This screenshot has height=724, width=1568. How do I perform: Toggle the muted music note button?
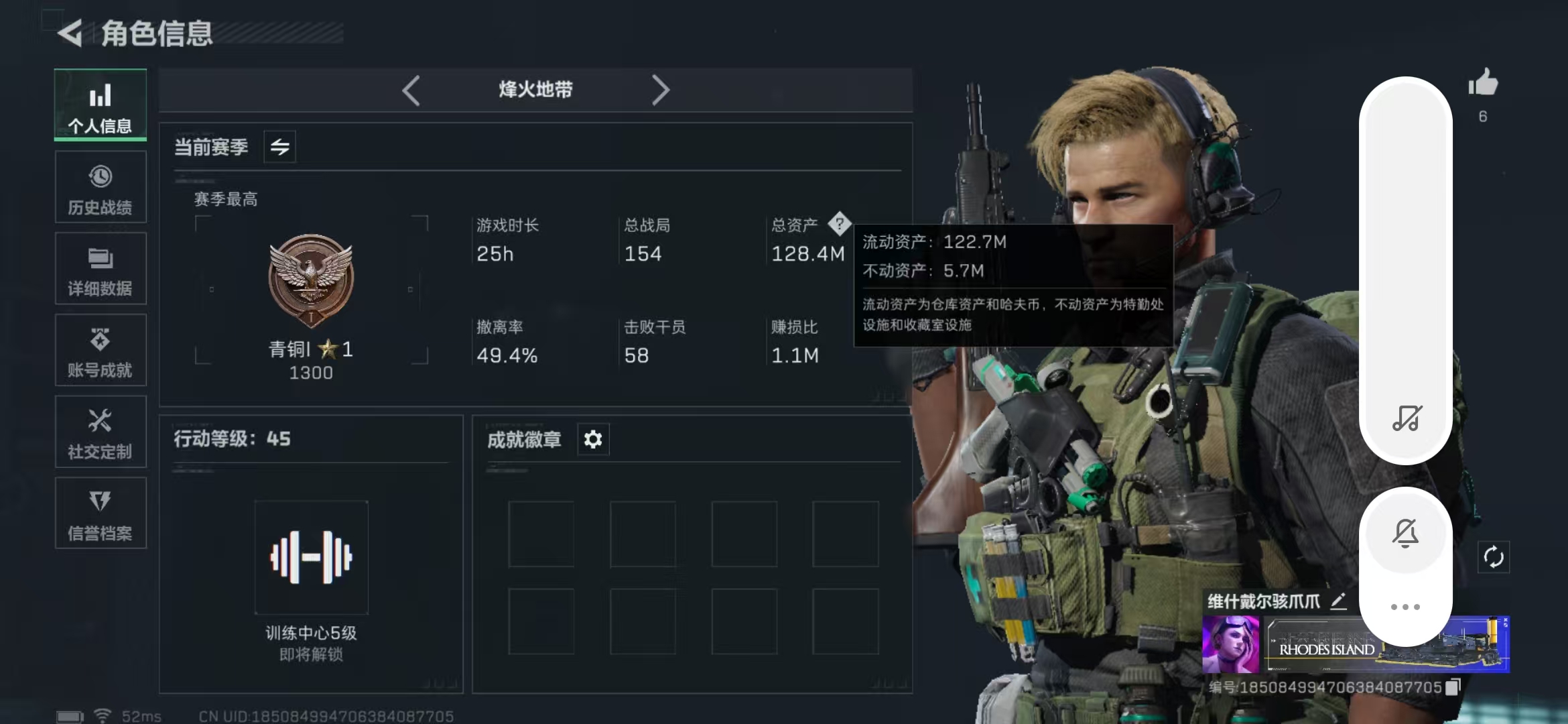click(1407, 418)
